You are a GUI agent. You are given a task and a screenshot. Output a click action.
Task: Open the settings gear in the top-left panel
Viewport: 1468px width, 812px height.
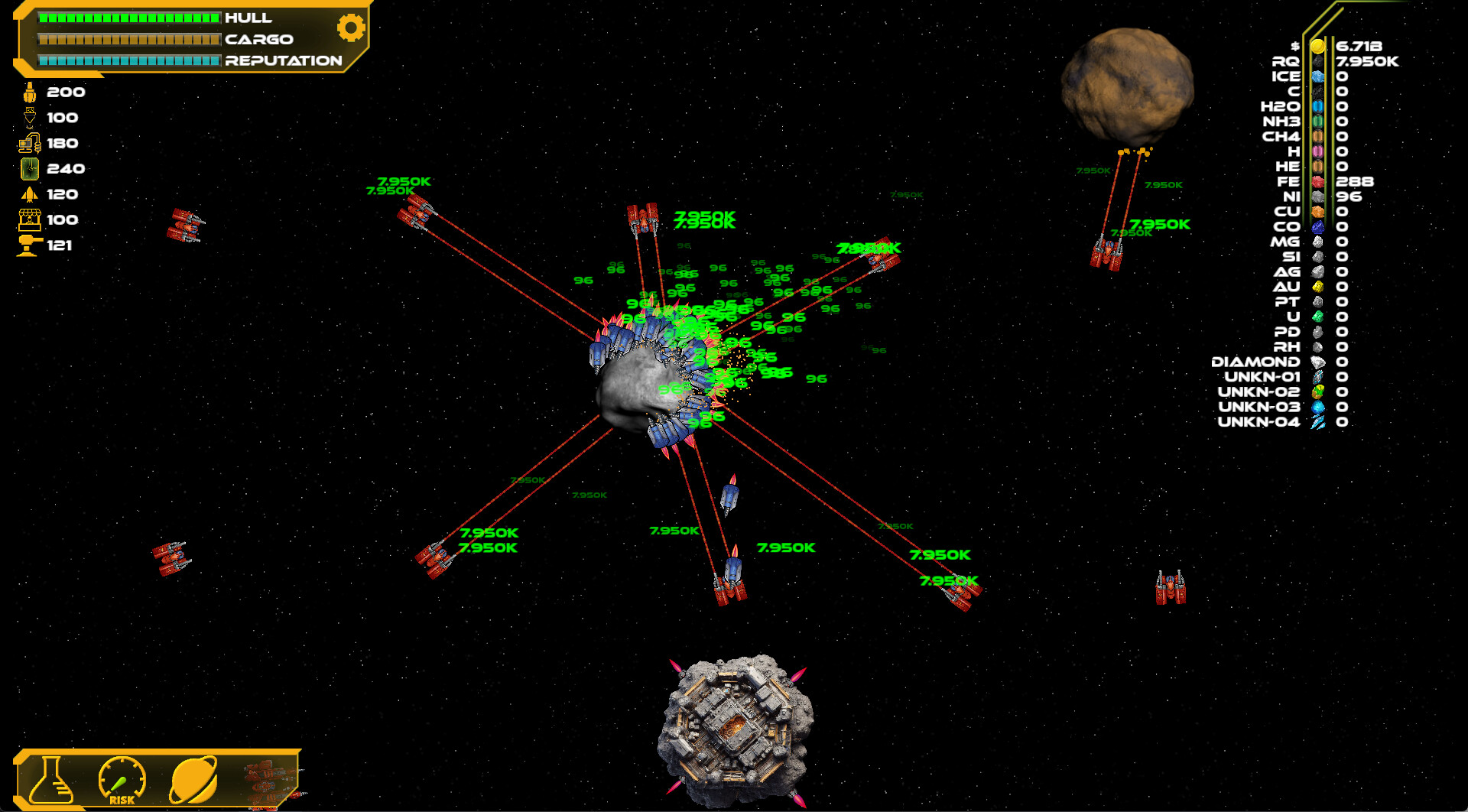tap(351, 28)
